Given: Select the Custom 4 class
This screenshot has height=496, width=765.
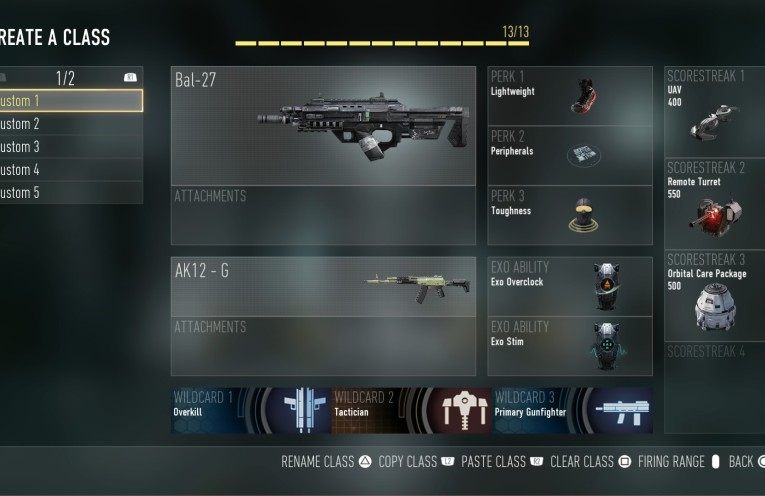Looking at the screenshot, I should tap(70, 170).
